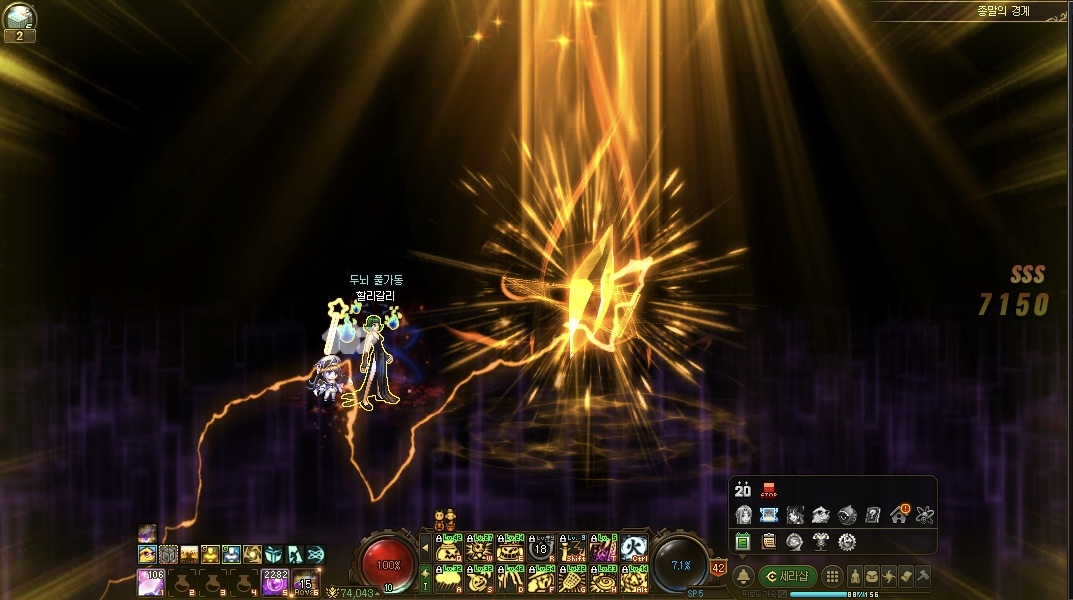
Task: Open the hammer icon menu
Action: (x=923, y=576)
